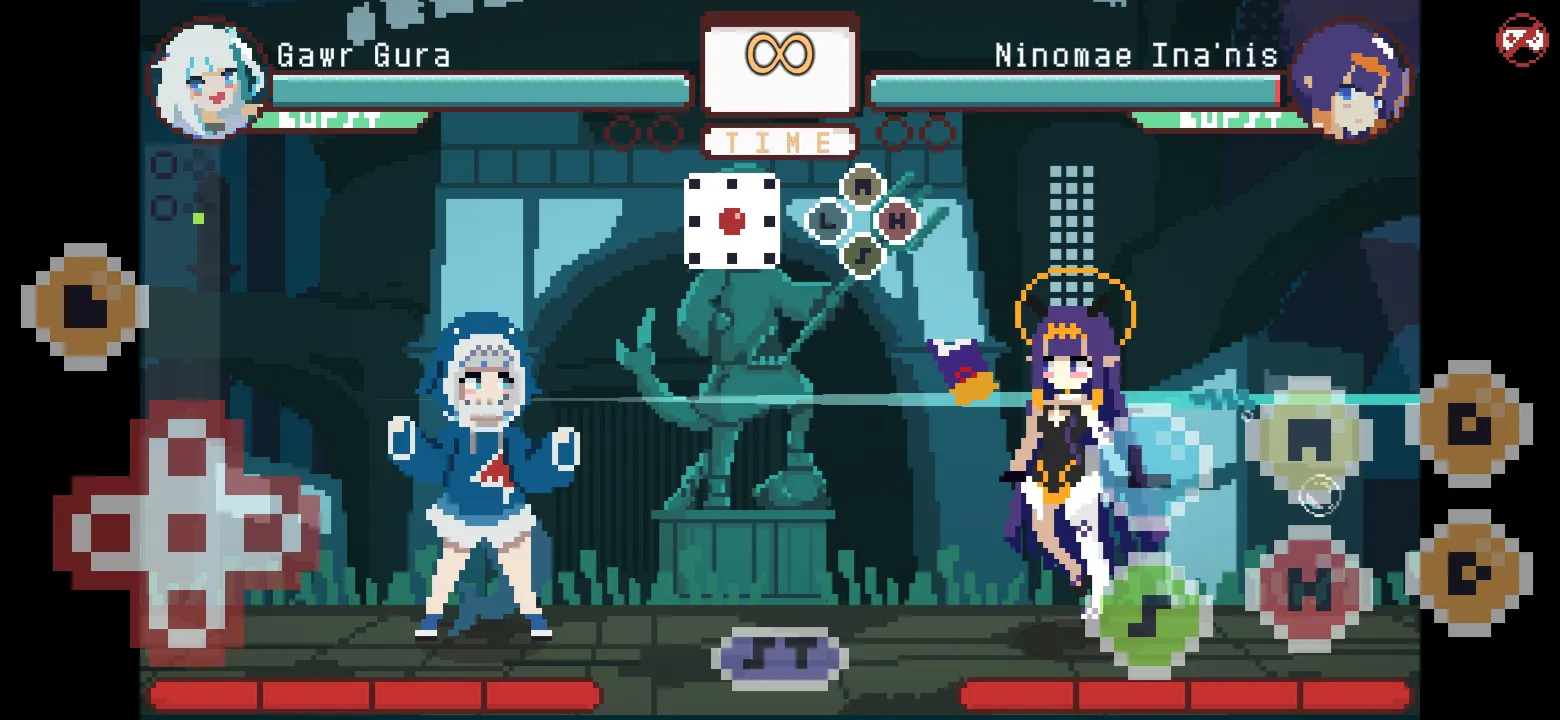Viewport: 1560px width, 720px height.
Task: Select the TIME label below the timer
Action: 780,140
